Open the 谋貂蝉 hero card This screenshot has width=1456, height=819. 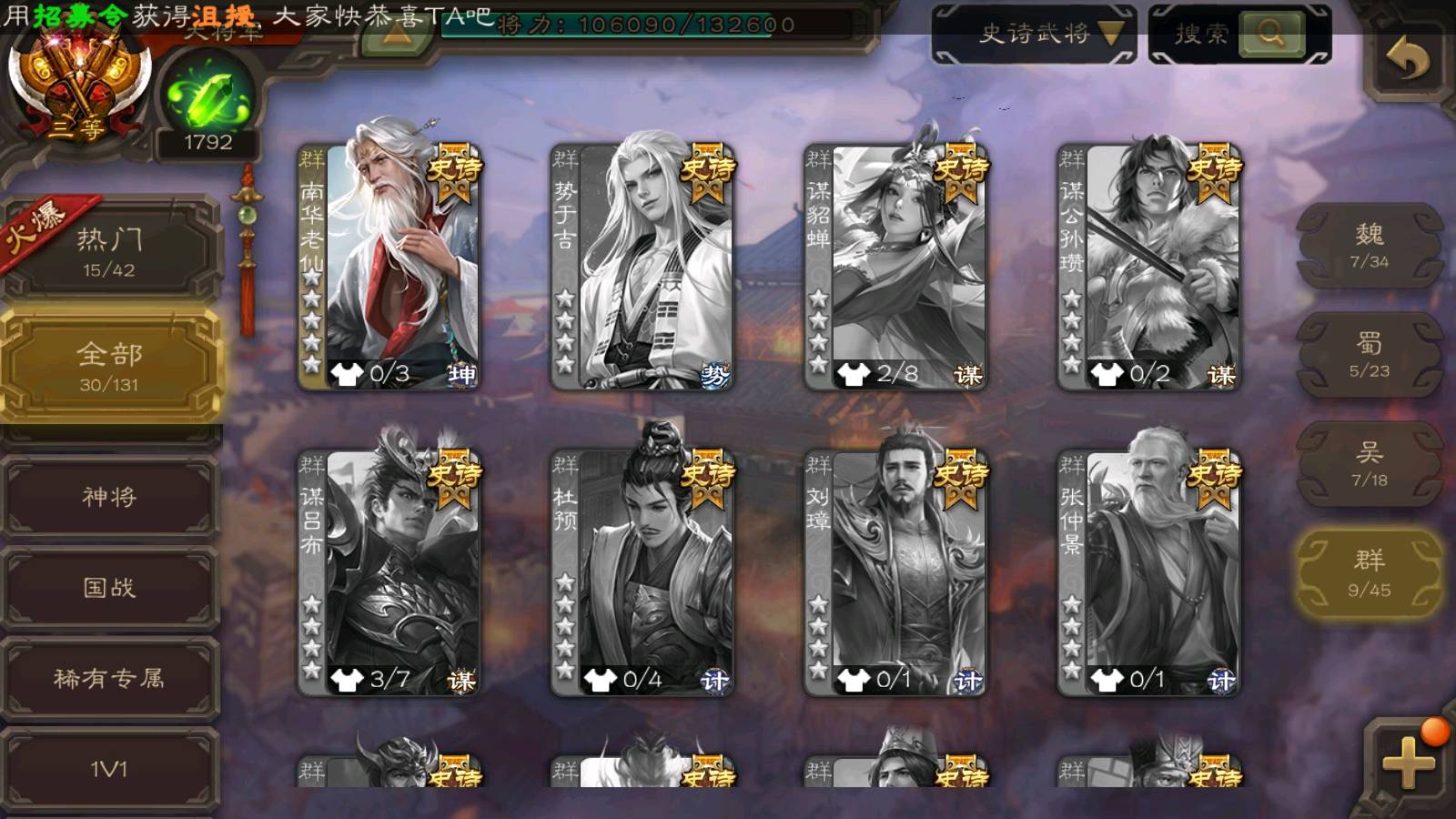click(895, 266)
